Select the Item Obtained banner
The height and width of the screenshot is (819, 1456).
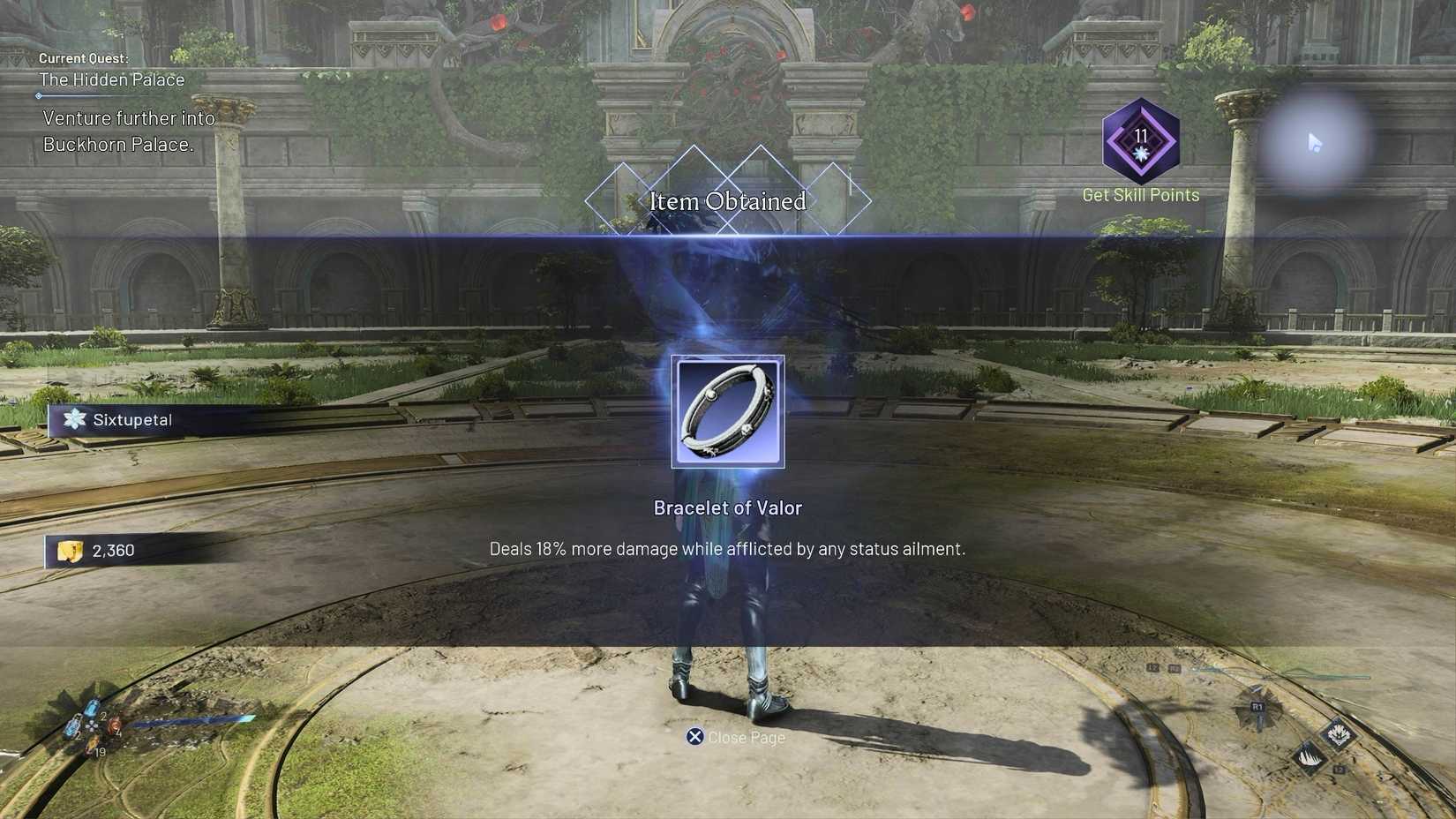729,201
